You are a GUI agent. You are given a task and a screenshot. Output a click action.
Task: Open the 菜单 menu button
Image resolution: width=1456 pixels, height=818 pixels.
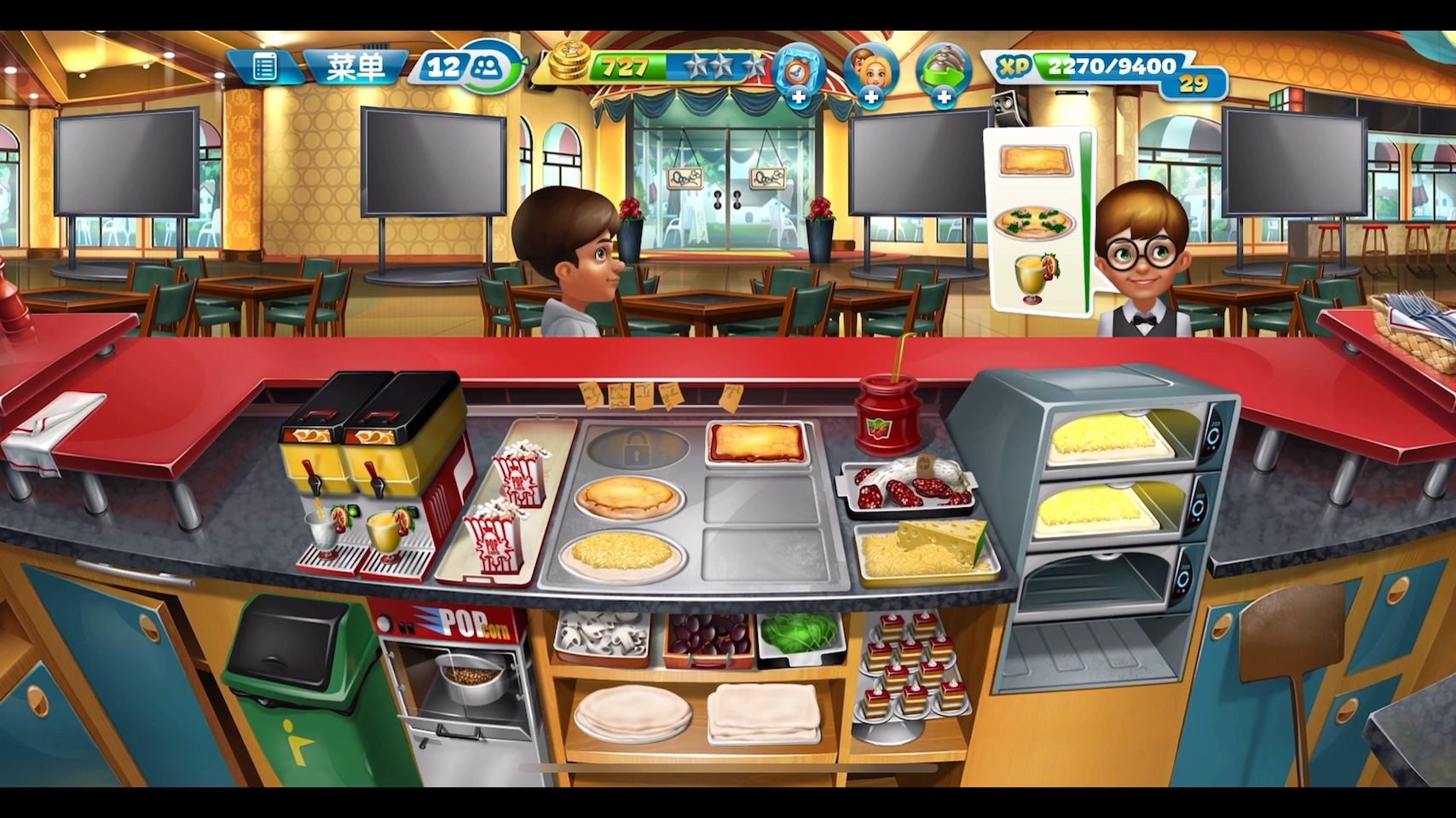pyautogui.click(x=355, y=66)
